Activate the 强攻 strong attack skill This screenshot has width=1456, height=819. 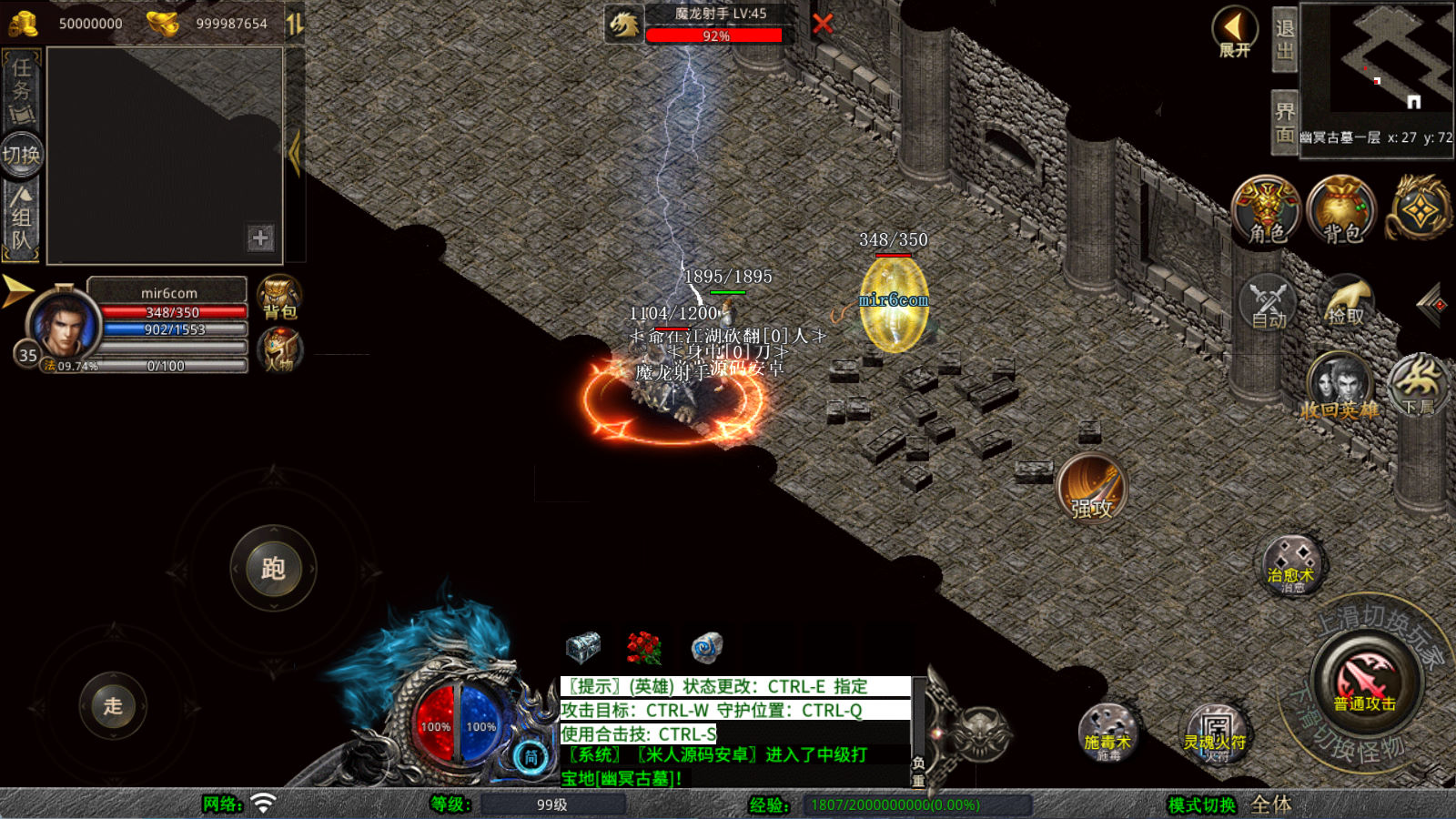pyautogui.click(x=1092, y=488)
